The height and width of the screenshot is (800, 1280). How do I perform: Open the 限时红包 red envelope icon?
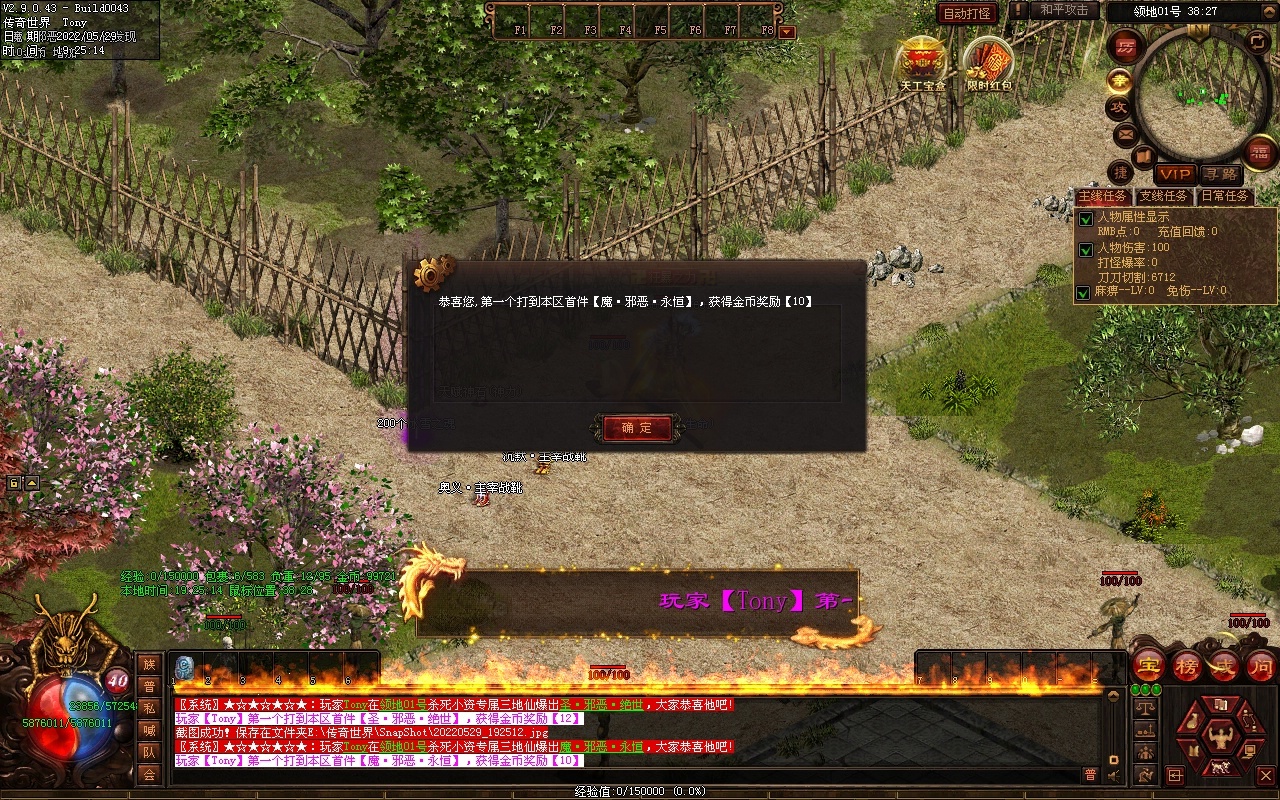tap(988, 62)
